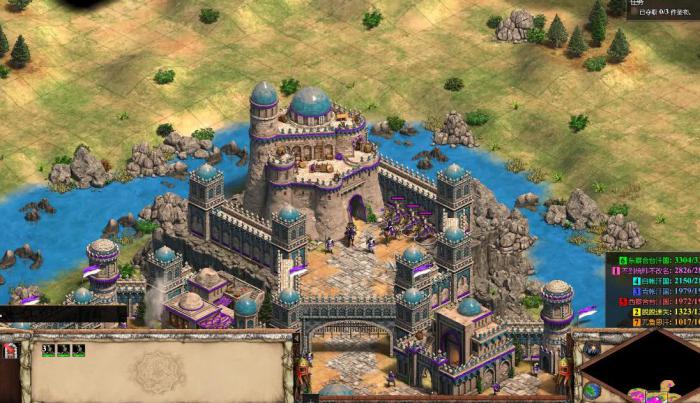
Task: Select the unit group icon labeled 3
Action: pyautogui.click(x=47, y=350)
